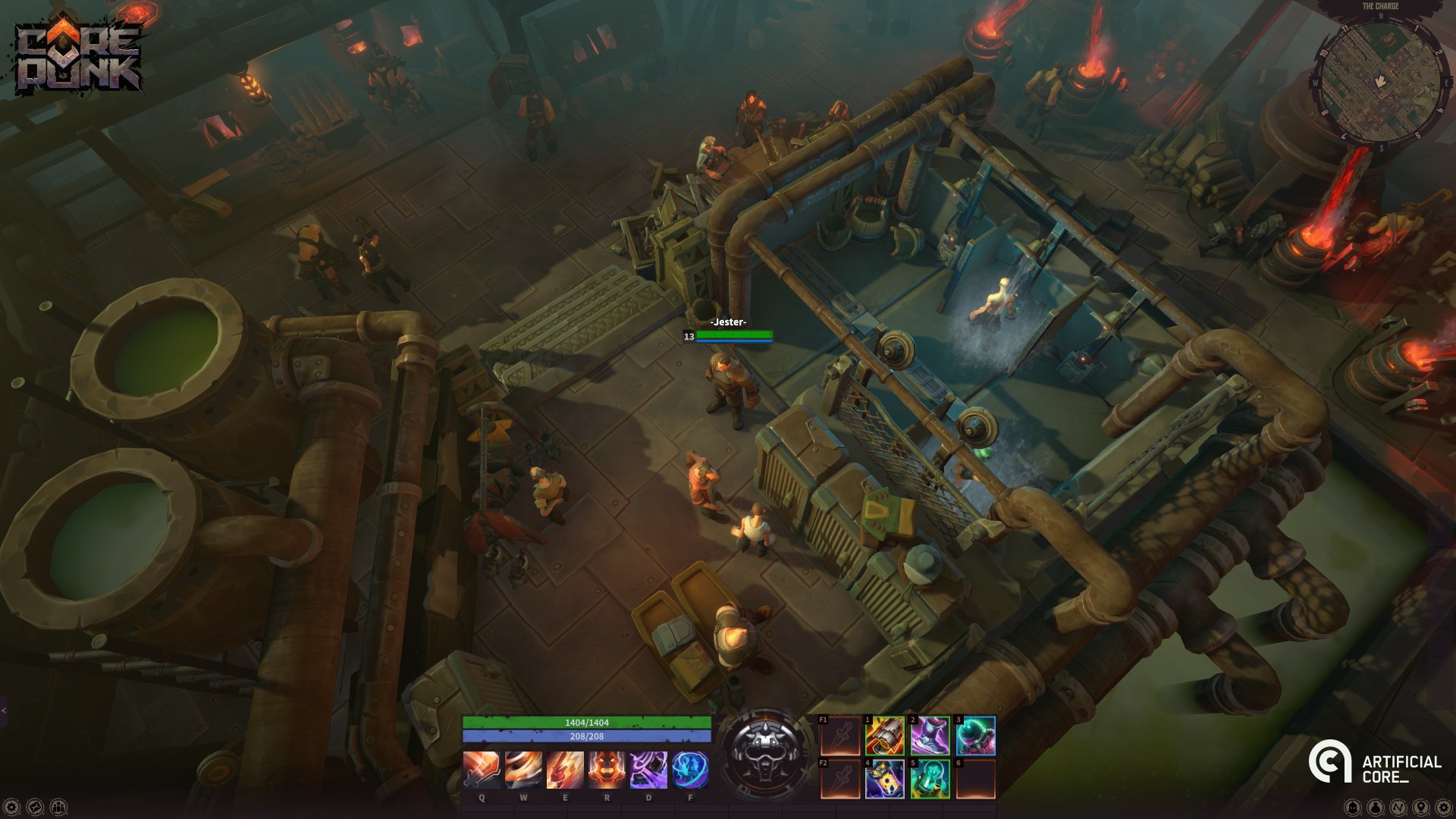Use the yellow canister item in slot 4
This screenshot has width=1456, height=819.
tap(885, 779)
